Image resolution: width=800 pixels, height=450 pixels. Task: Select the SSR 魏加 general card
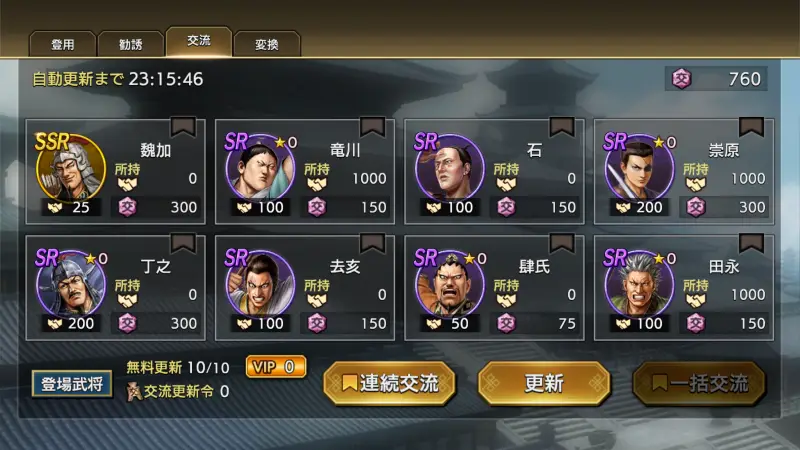[x=116, y=172]
